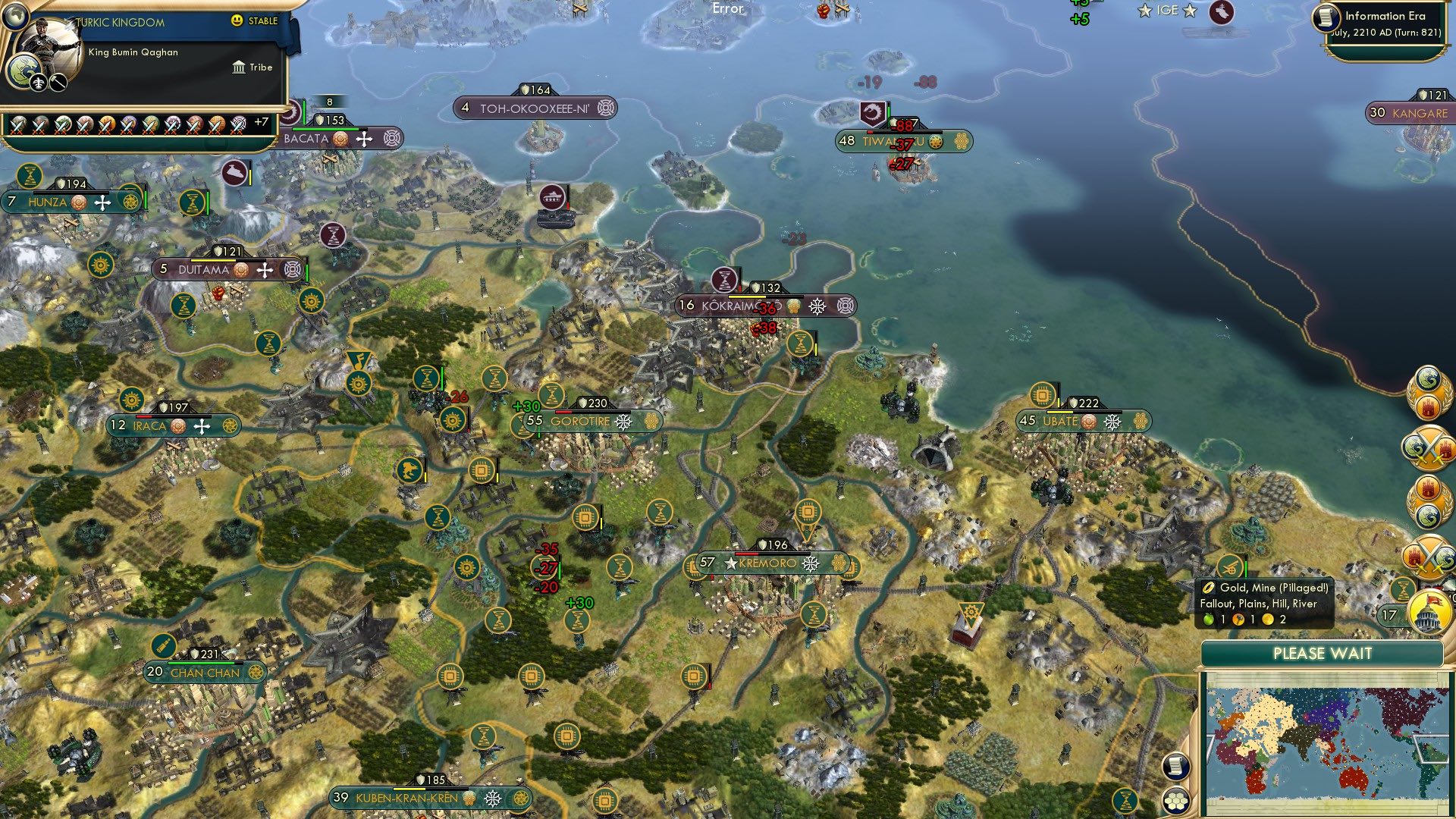Click the Tribe government pillar icon
1456x819 pixels.
point(239,69)
